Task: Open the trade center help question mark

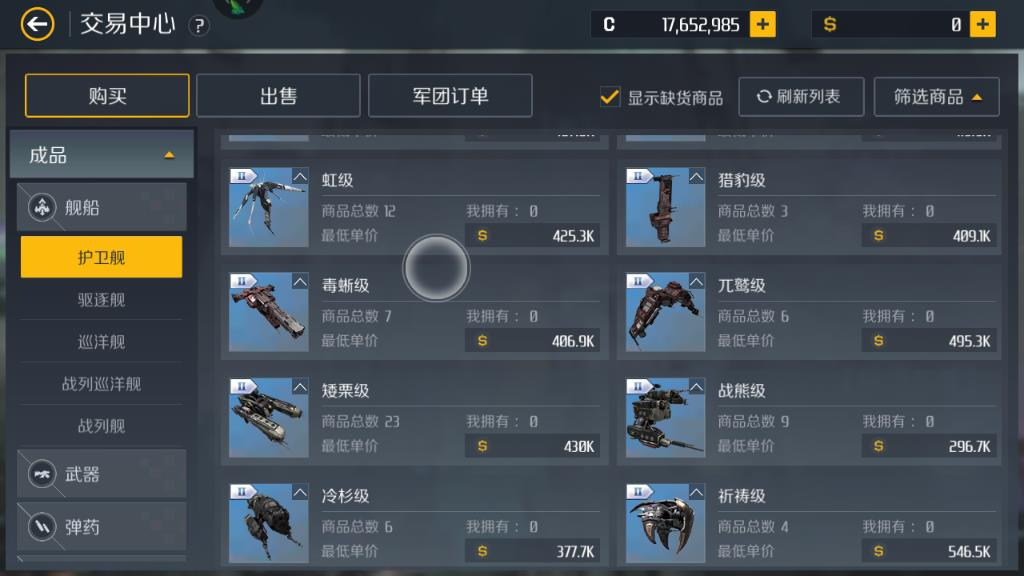Action: [199, 26]
